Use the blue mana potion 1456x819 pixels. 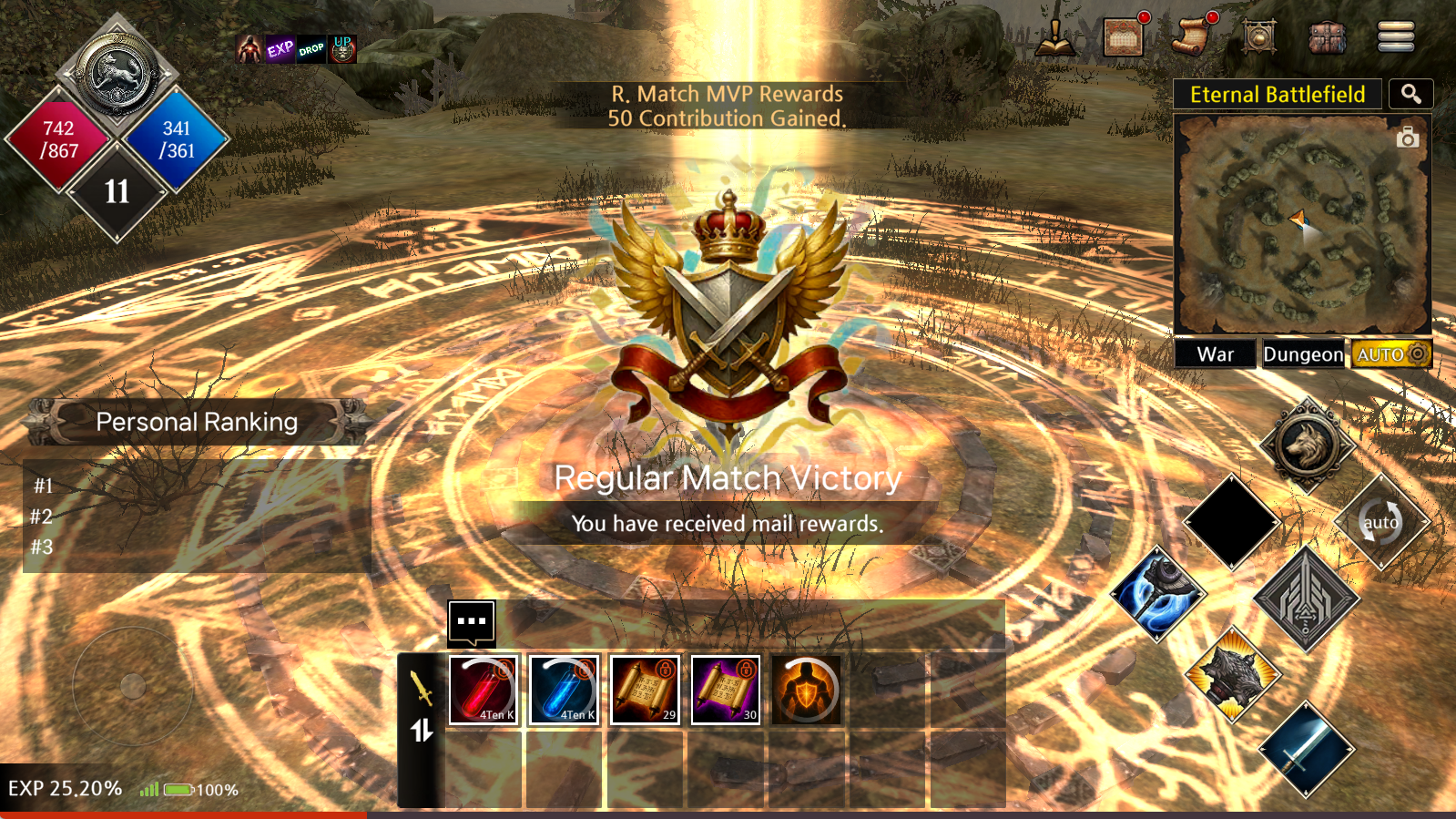point(564,690)
